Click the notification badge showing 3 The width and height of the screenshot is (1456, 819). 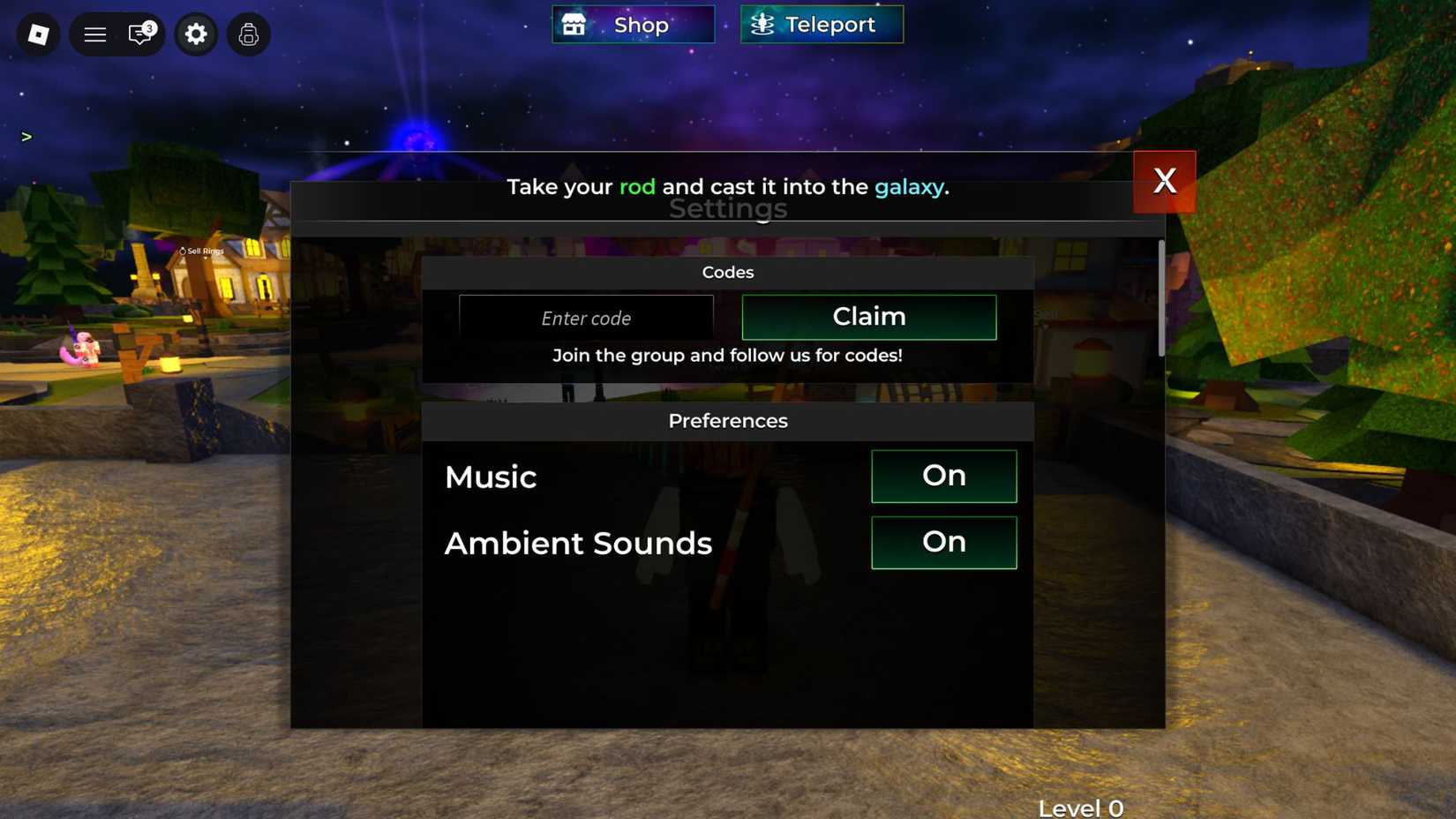pos(150,26)
